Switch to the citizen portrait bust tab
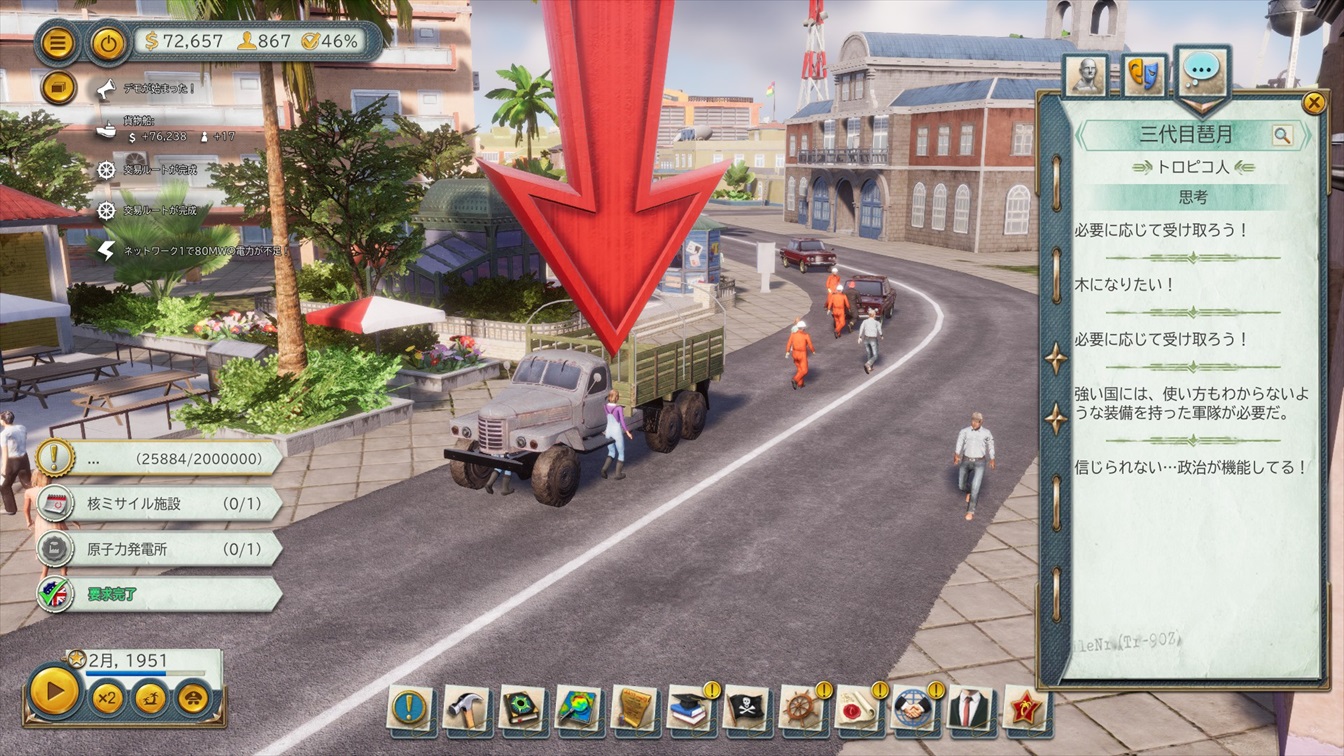Image resolution: width=1344 pixels, height=756 pixels. pyautogui.click(x=1086, y=76)
